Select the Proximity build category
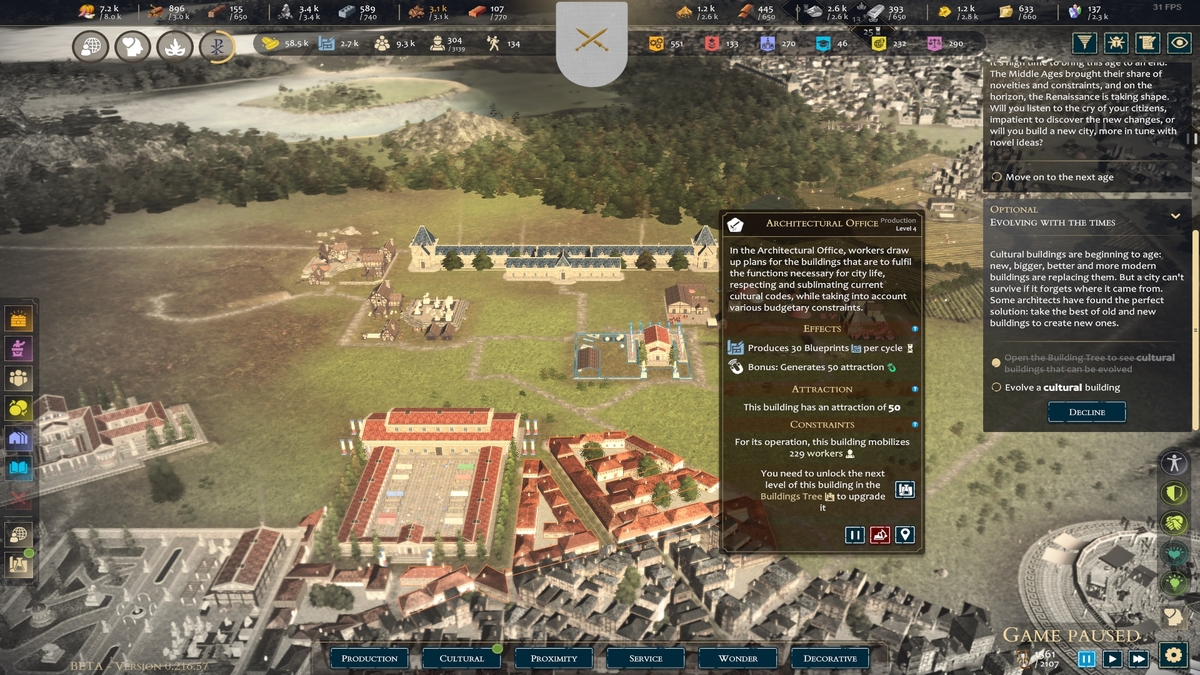The image size is (1200, 675). (x=554, y=658)
